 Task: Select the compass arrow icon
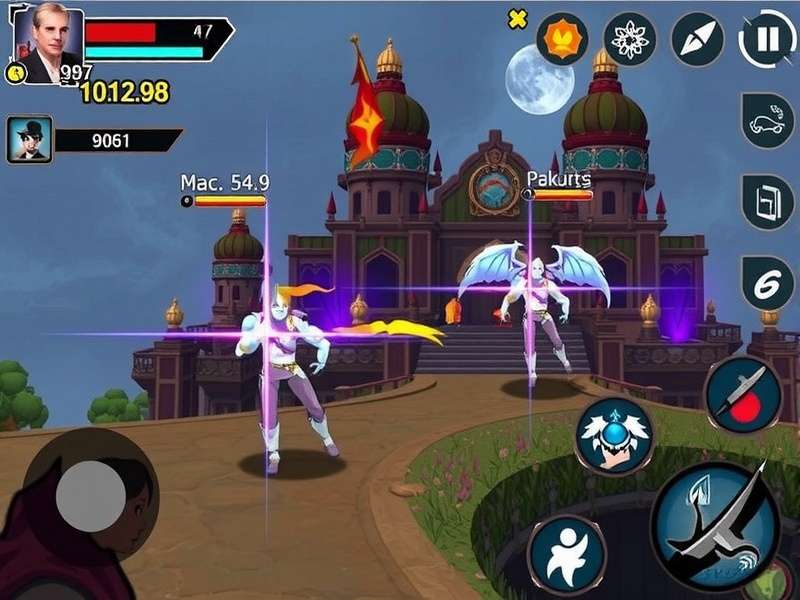point(697,39)
